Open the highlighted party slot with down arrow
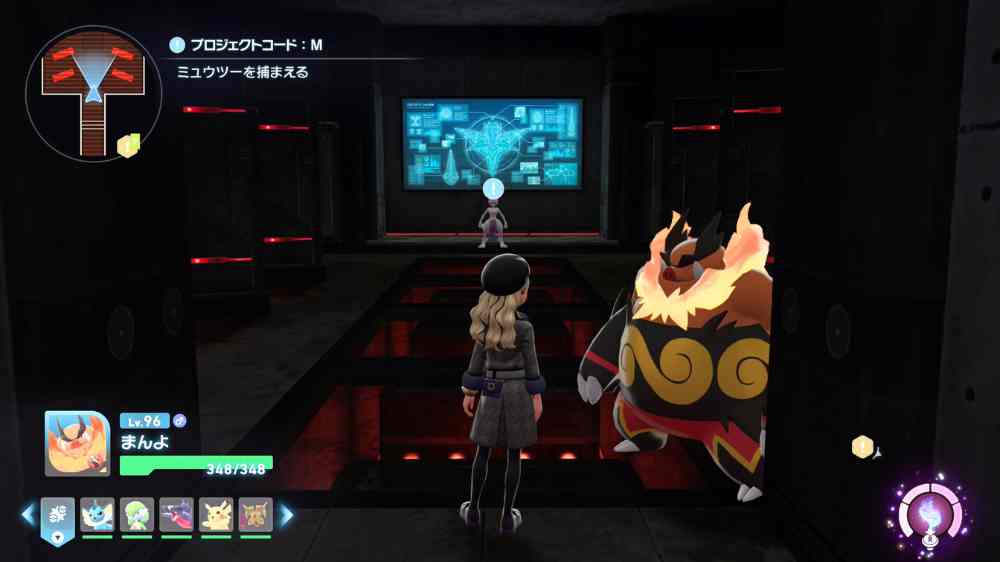The height and width of the screenshot is (562, 1000). pyautogui.click(x=57, y=519)
